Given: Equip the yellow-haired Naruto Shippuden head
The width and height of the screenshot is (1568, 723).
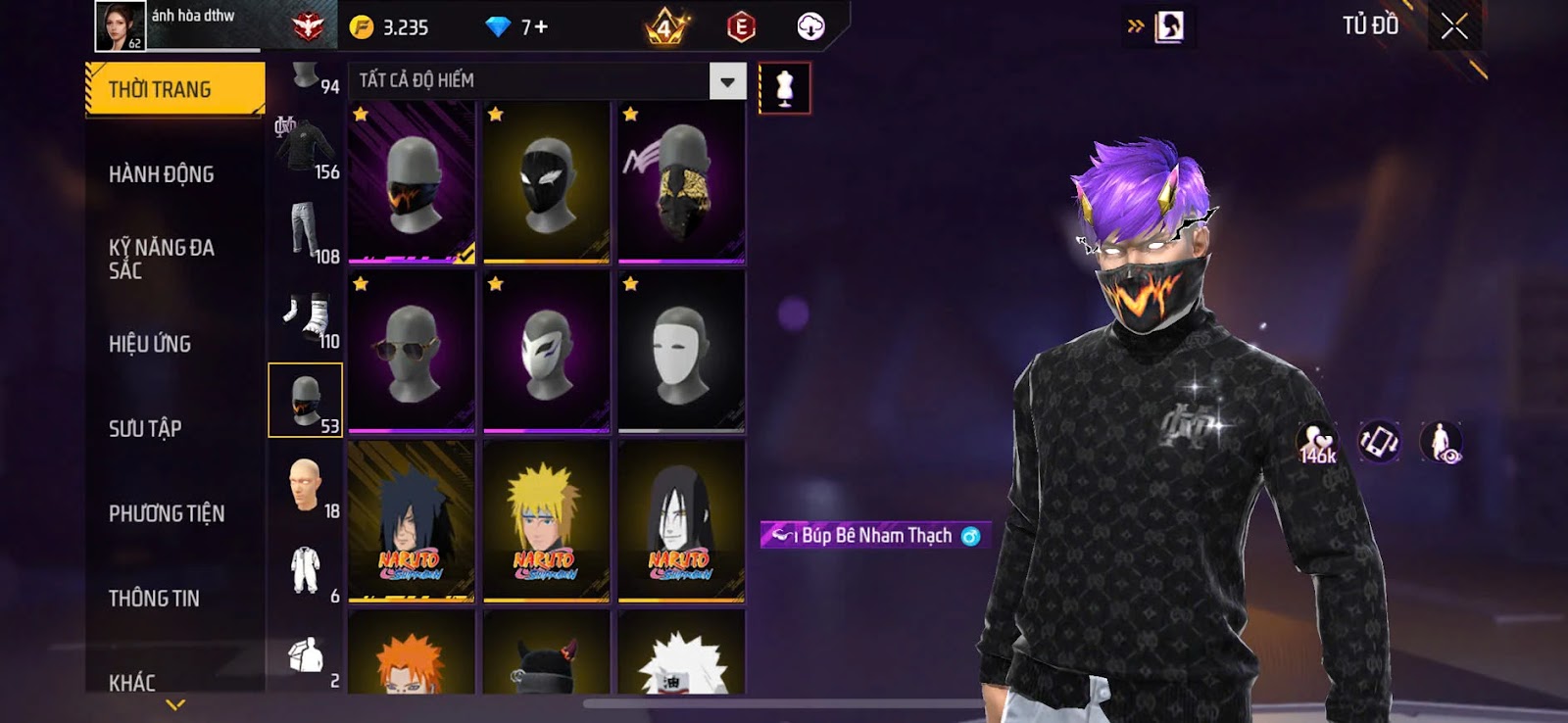Looking at the screenshot, I should click(x=546, y=520).
